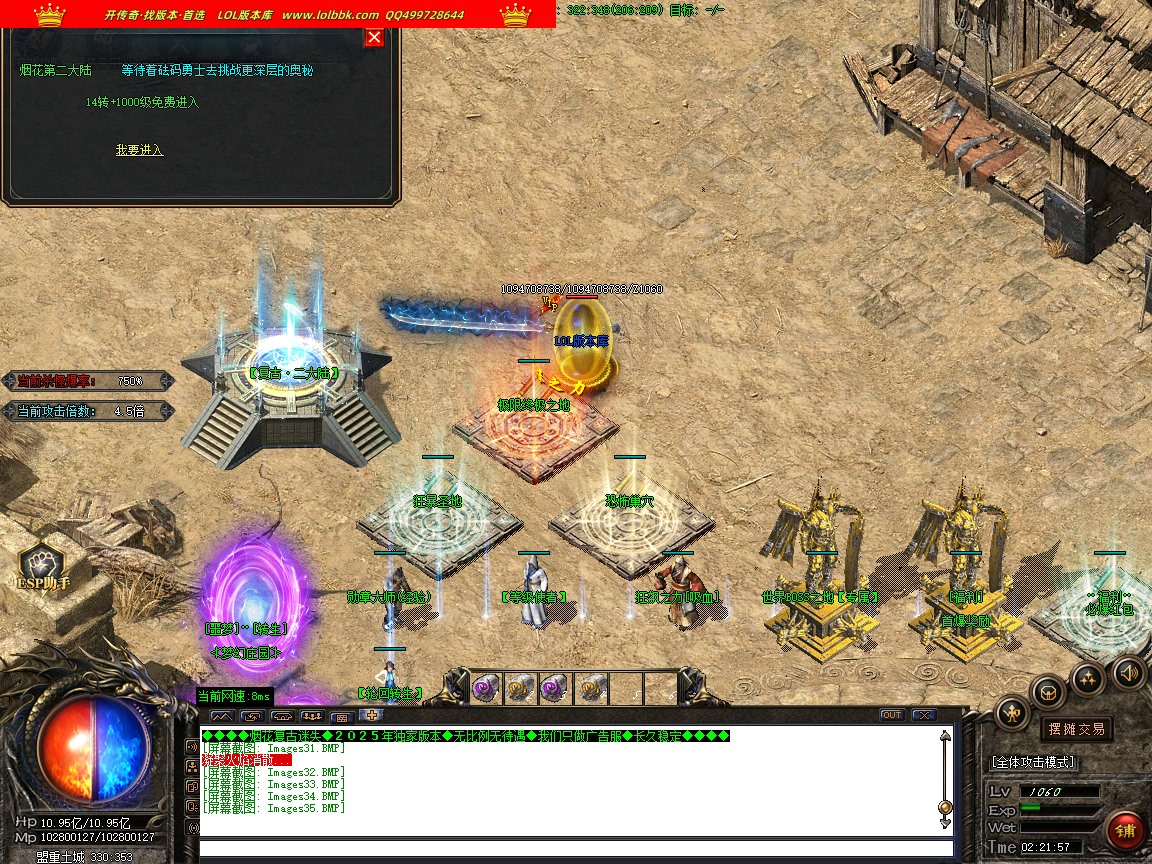Open the skills three-stars icon
The image size is (1152, 864).
click(x=1088, y=679)
